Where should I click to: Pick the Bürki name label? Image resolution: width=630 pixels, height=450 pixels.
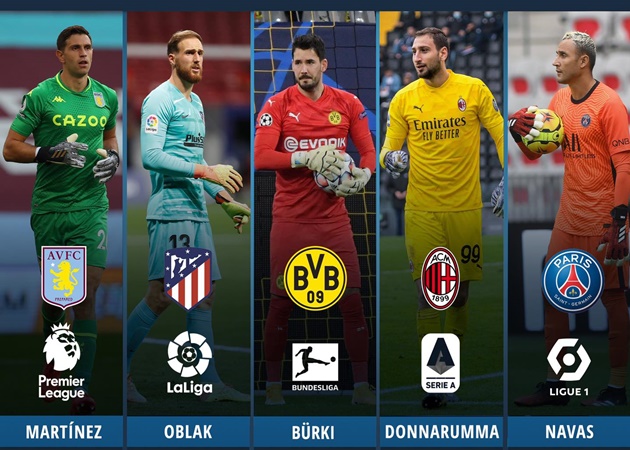315,431
